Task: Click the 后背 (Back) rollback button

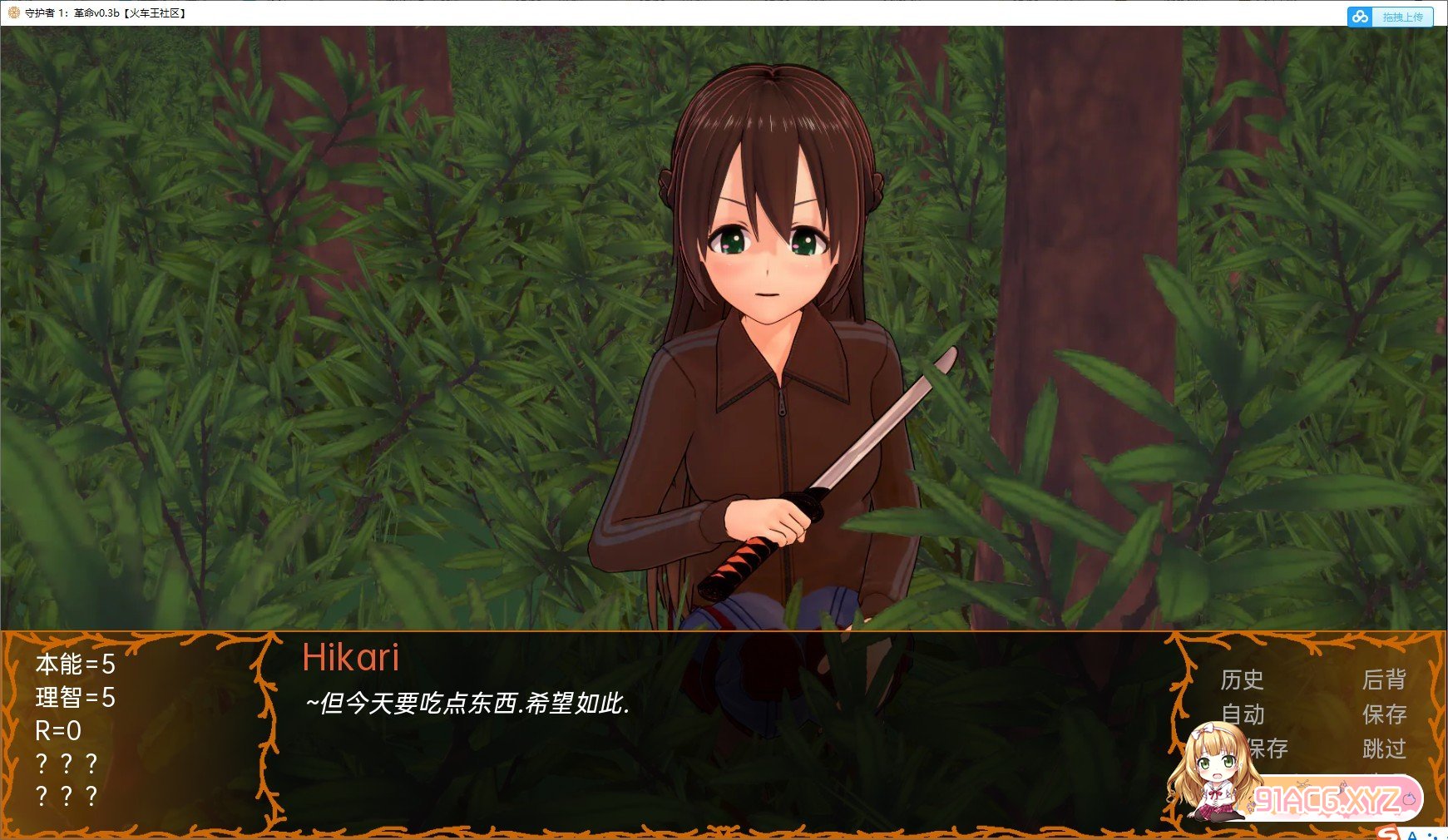Action: pyautogui.click(x=1384, y=680)
